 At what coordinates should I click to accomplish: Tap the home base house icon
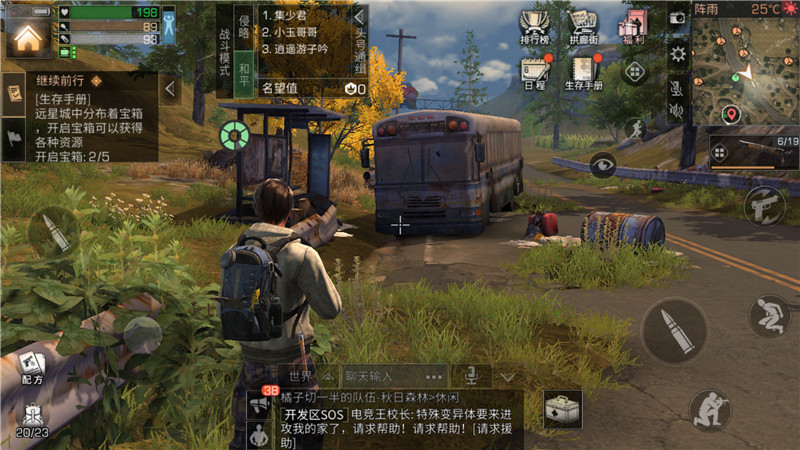point(28,37)
